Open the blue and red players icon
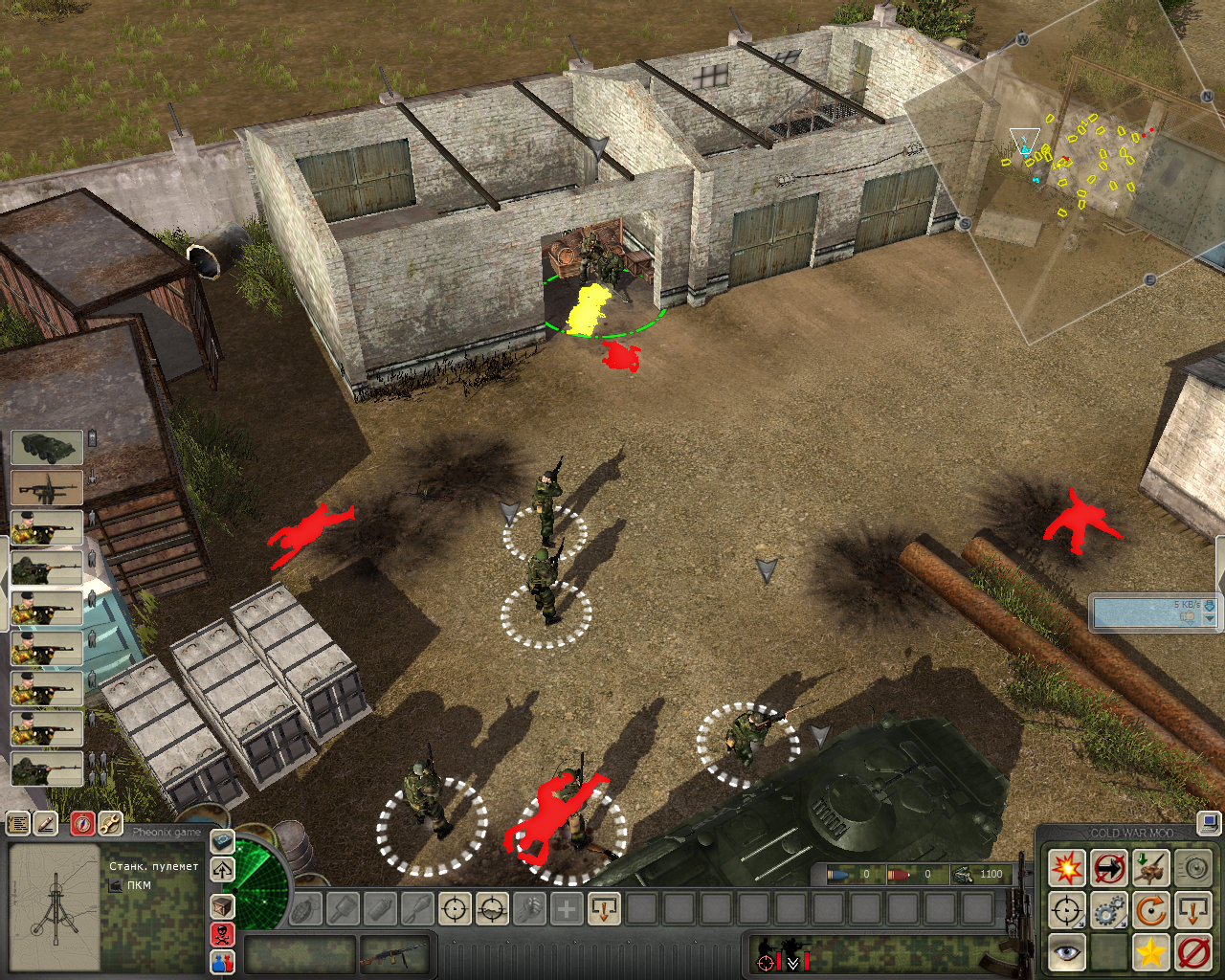1225x980 pixels. click(x=222, y=962)
